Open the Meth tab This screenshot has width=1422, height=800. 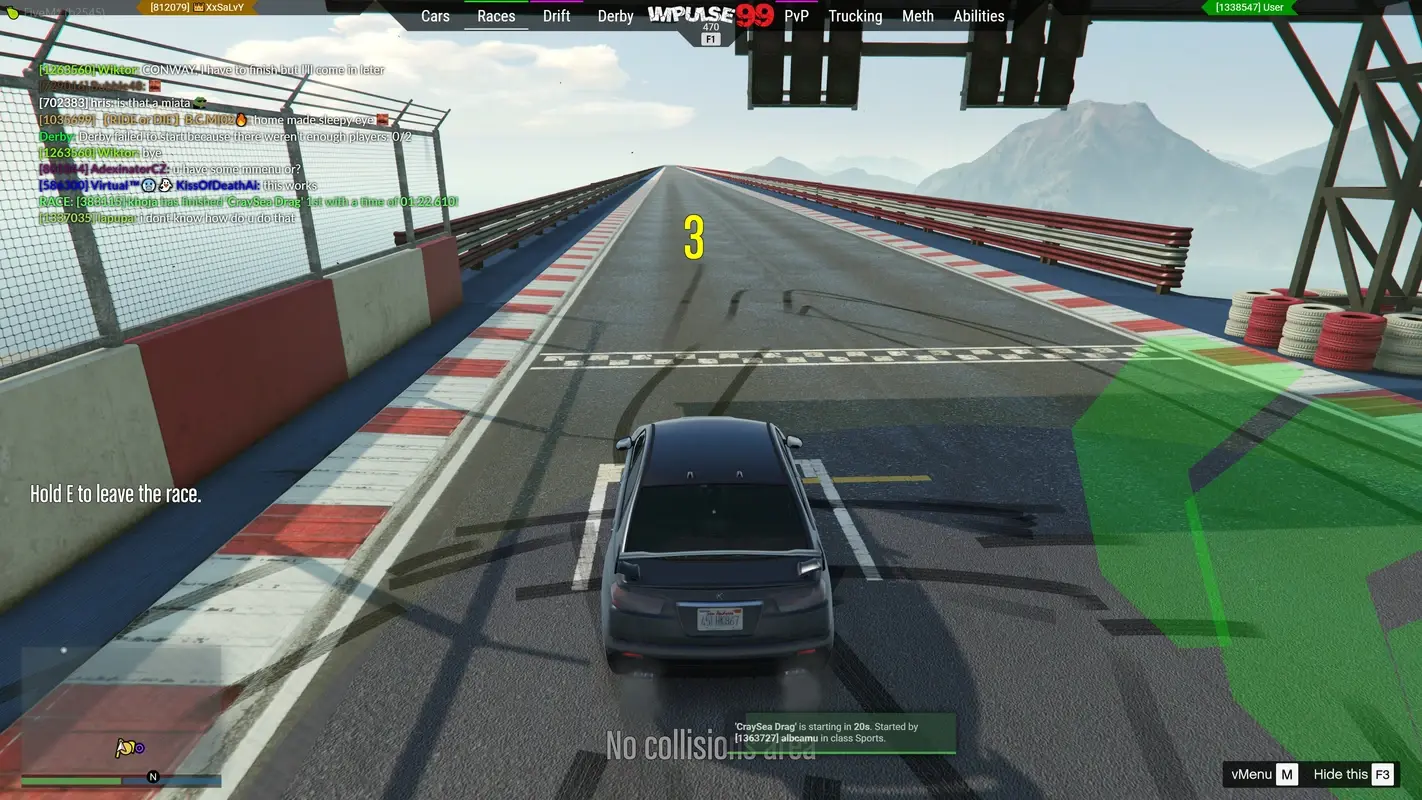coord(917,16)
